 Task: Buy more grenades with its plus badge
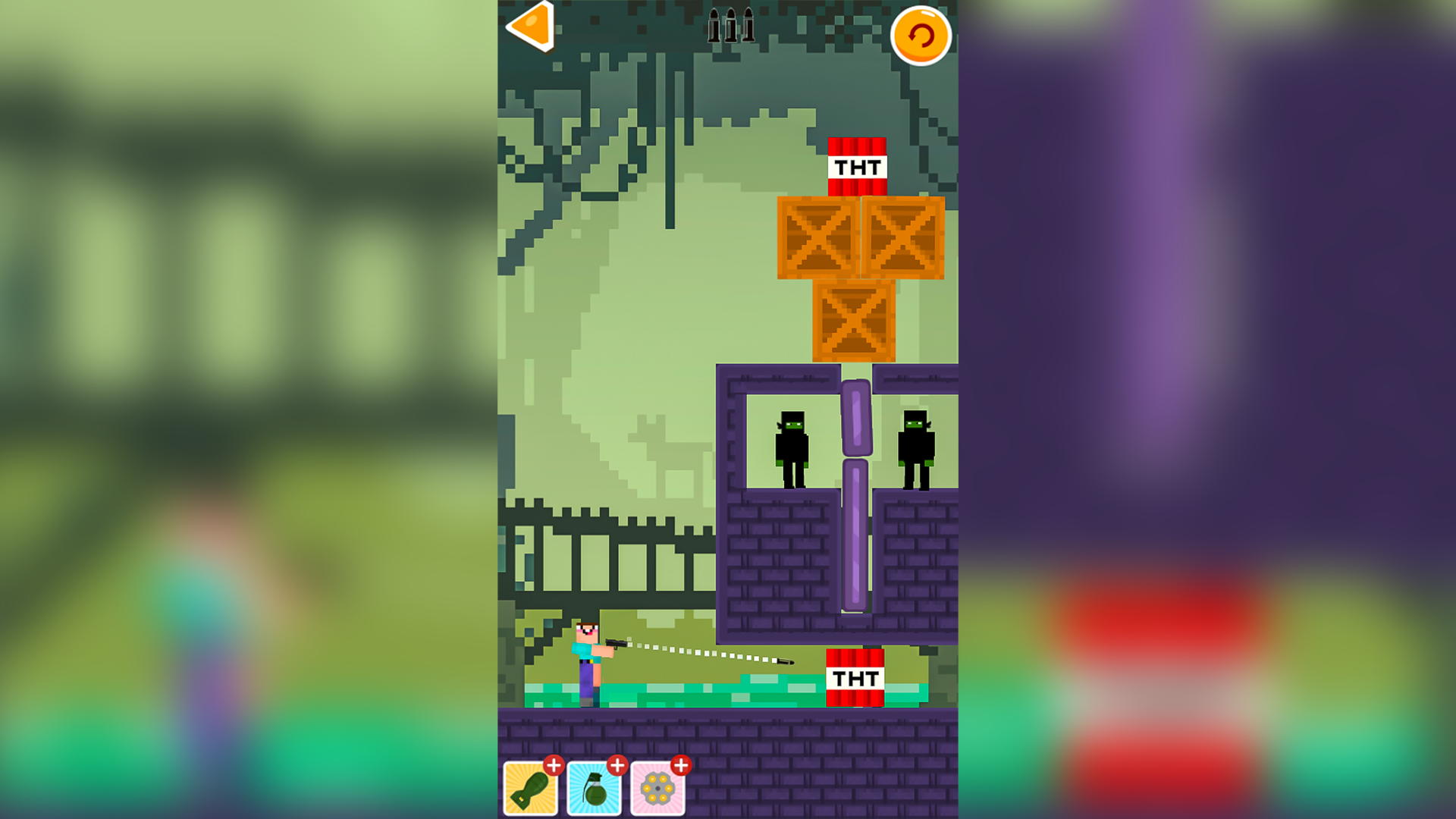click(618, 765)
